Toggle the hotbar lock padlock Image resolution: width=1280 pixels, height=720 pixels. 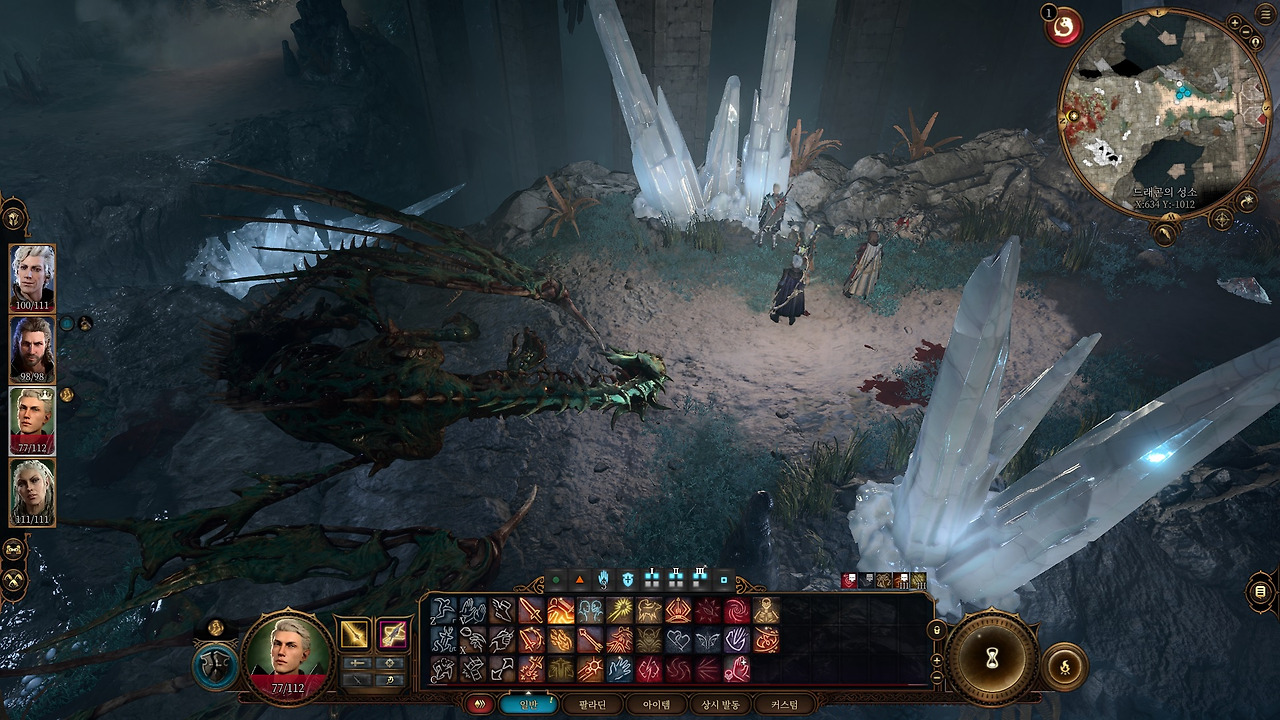[x=937, y=630]
